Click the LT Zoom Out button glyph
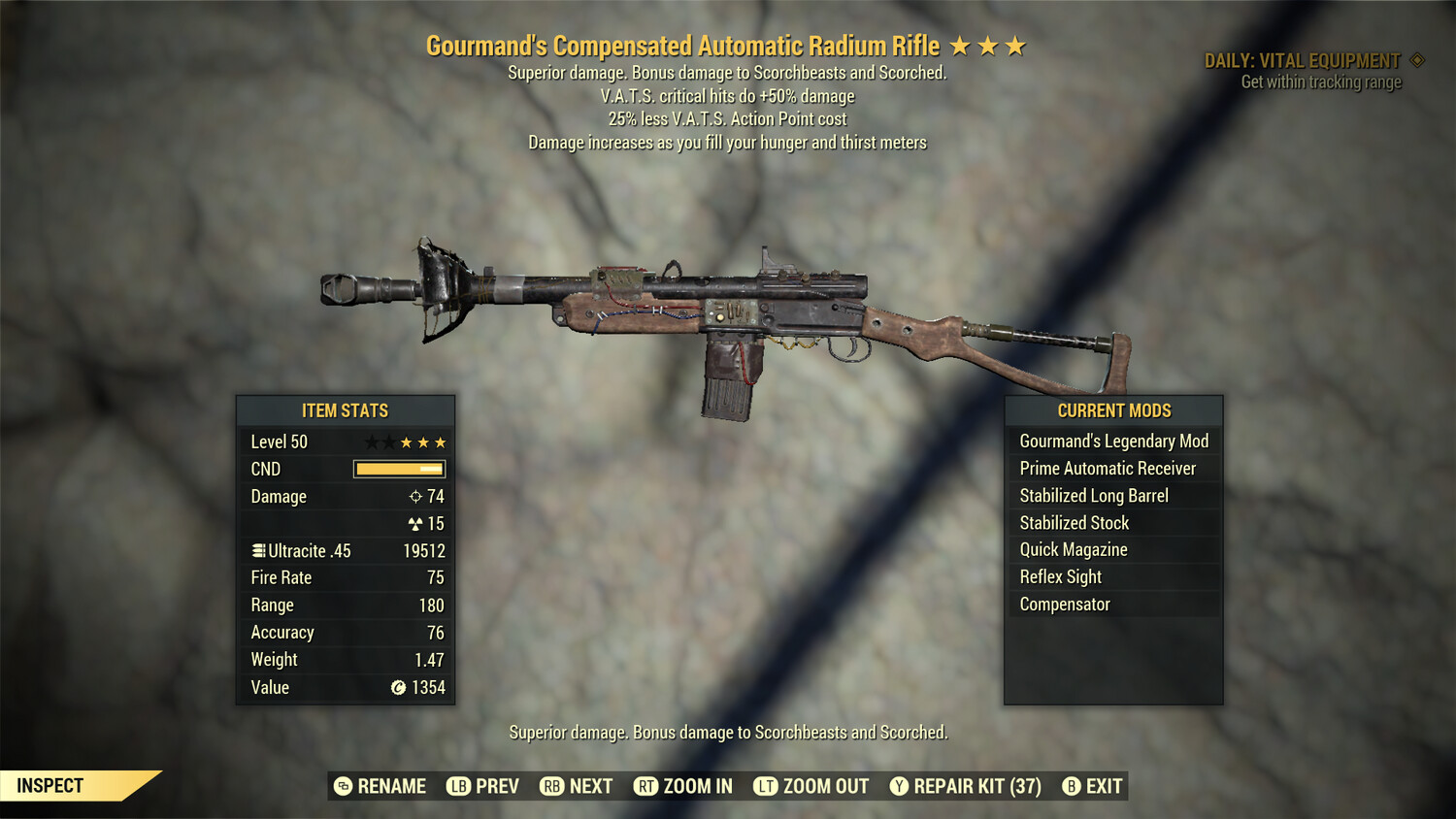The width and height of the screenshot is (1456, 819). (x=764, y=786)
